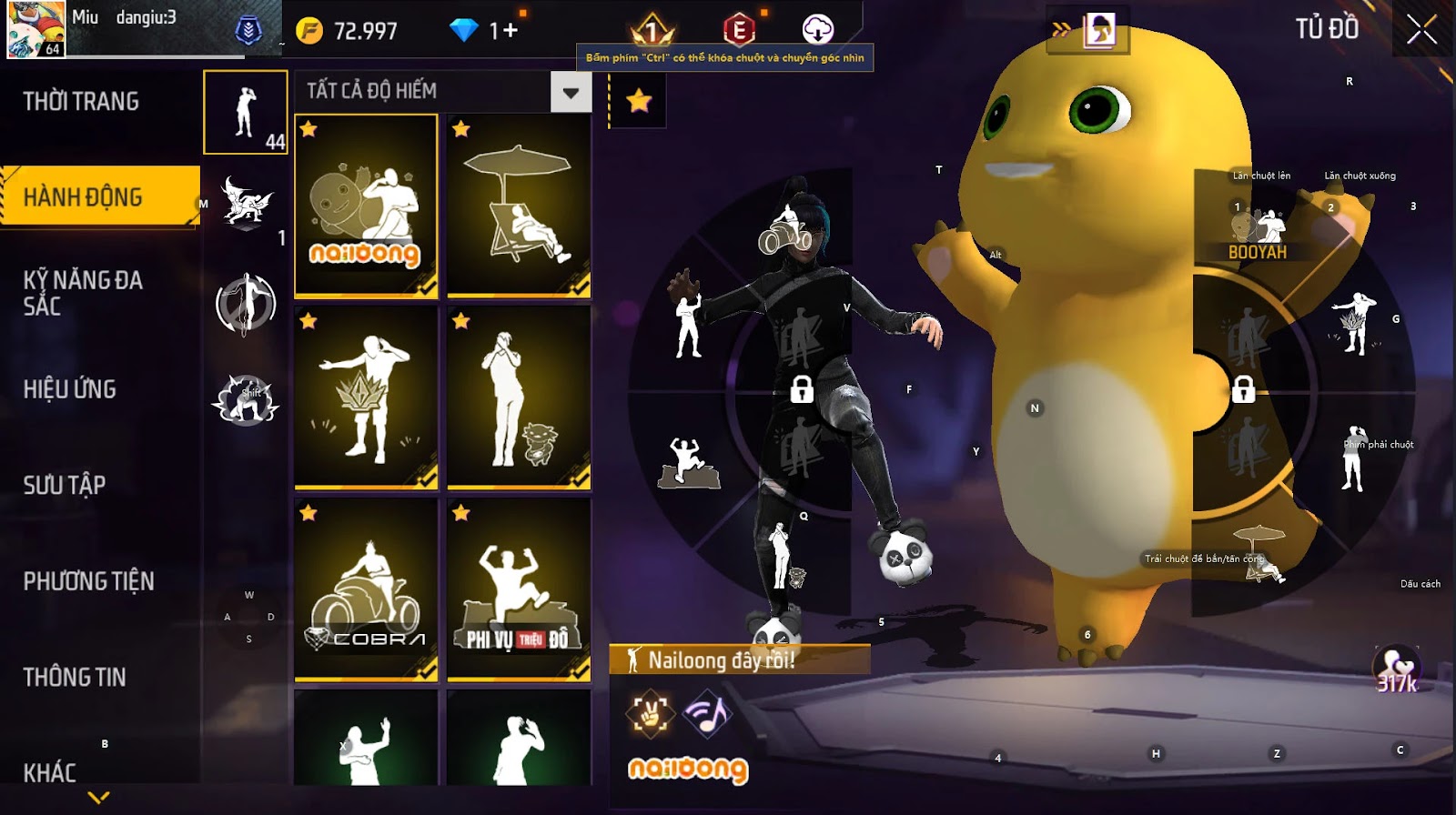
Task: Open the Sưu Tập collection menu
Action: click(x=65, y=485)
